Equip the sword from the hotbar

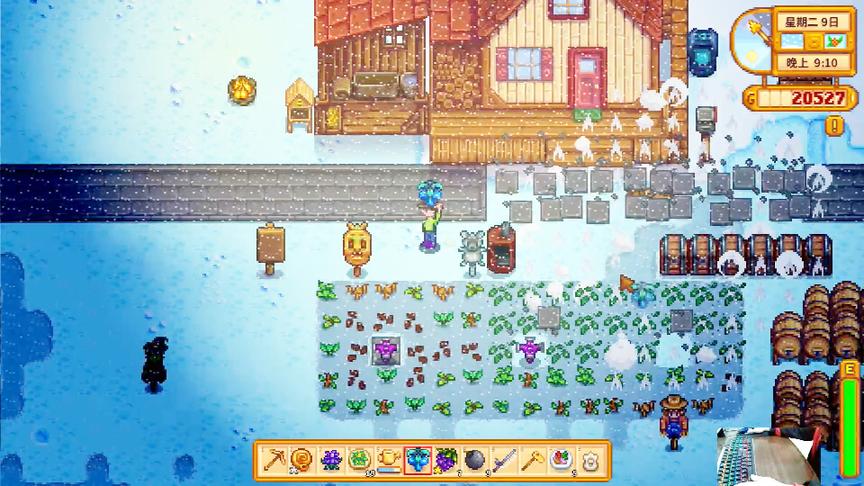[x=504, y=459]
